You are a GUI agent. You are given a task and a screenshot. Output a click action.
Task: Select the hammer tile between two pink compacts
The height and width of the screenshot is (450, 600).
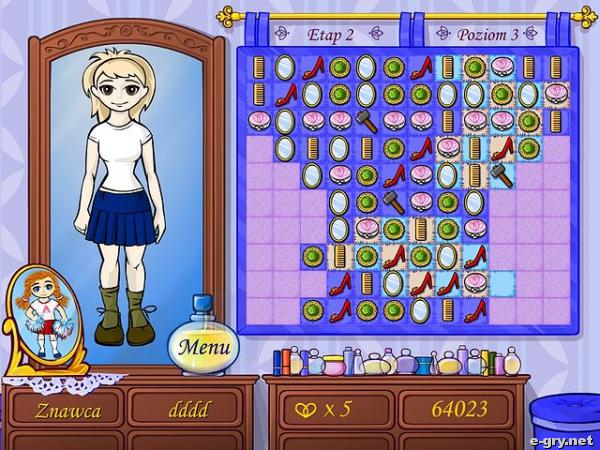pyautogui.click(x=366, y=121)
